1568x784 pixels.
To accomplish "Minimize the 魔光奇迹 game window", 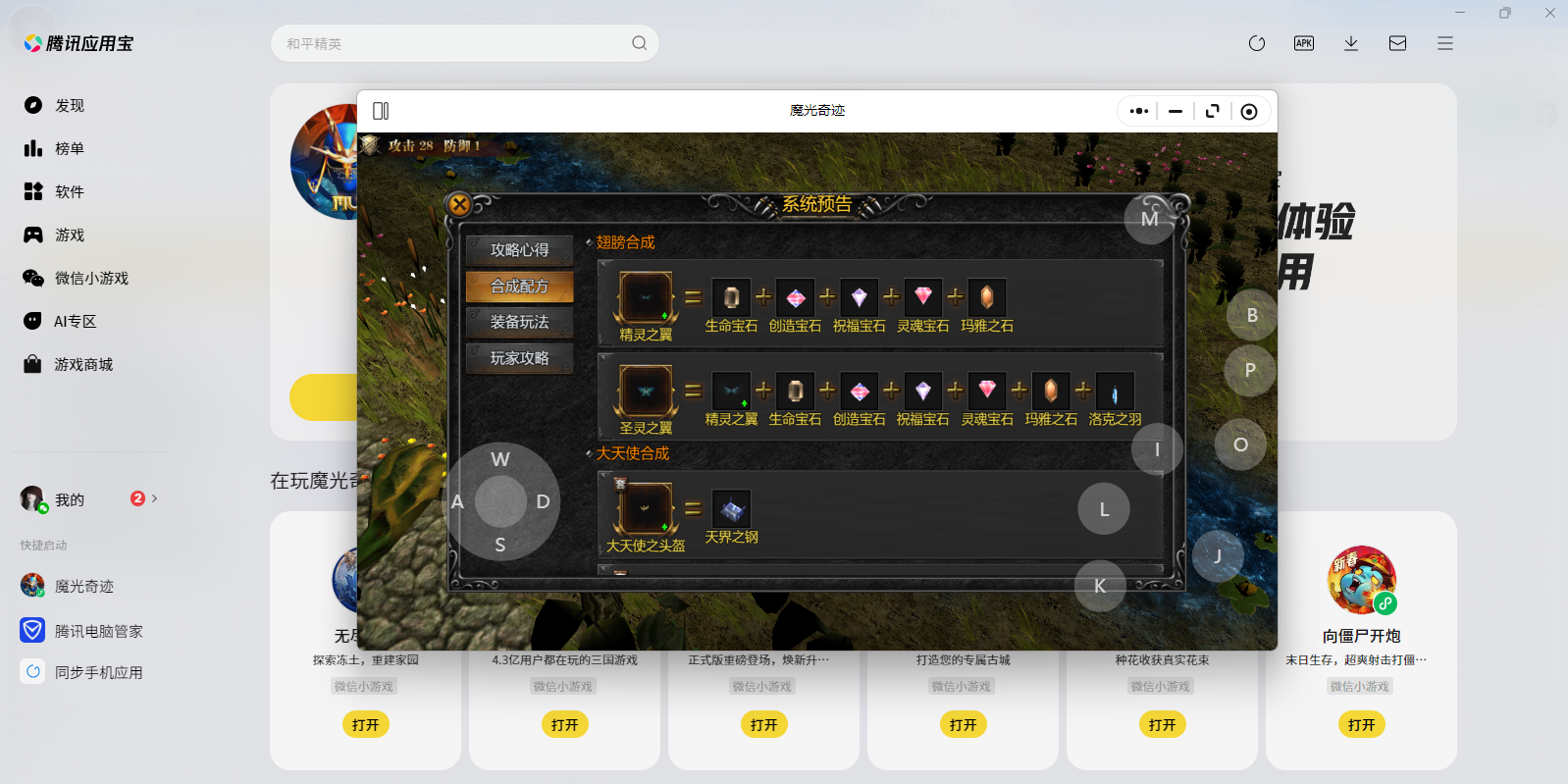I will pyautogui.click(x=1175, y=111).
